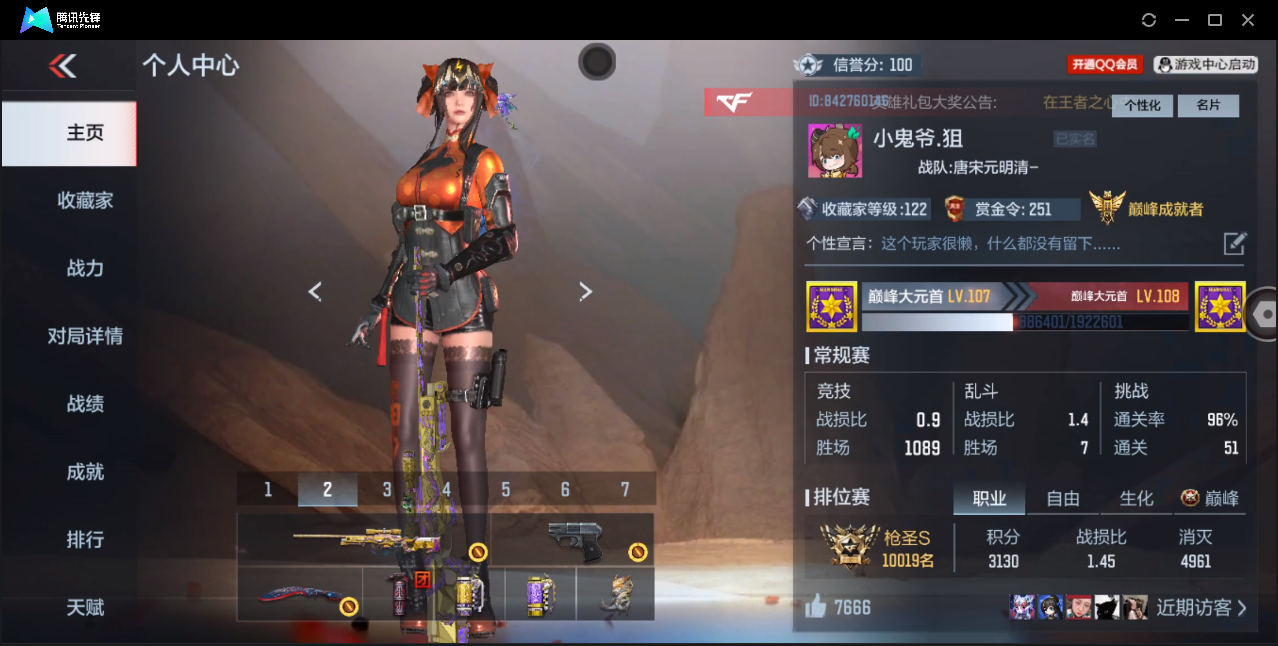This screenshot has height=646, width=1278.
Task: Open the 名片 button
Action: pos(1208,105)
